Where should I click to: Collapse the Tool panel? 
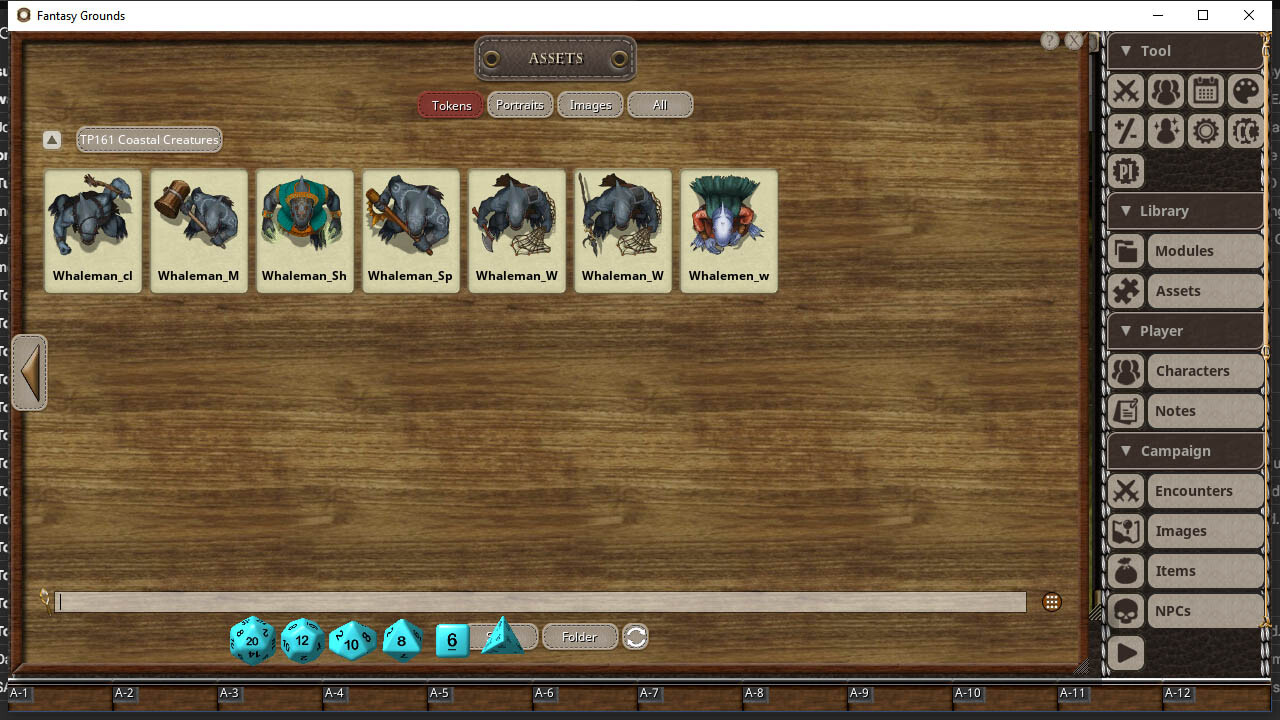pyautogui.click(x=1129, y=50)
